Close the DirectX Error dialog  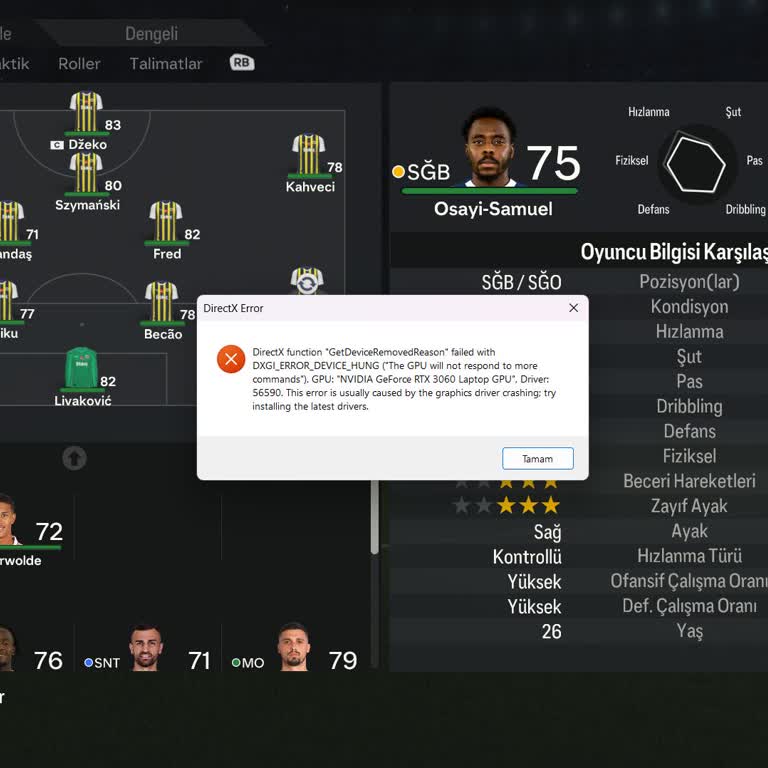(573, 308)
